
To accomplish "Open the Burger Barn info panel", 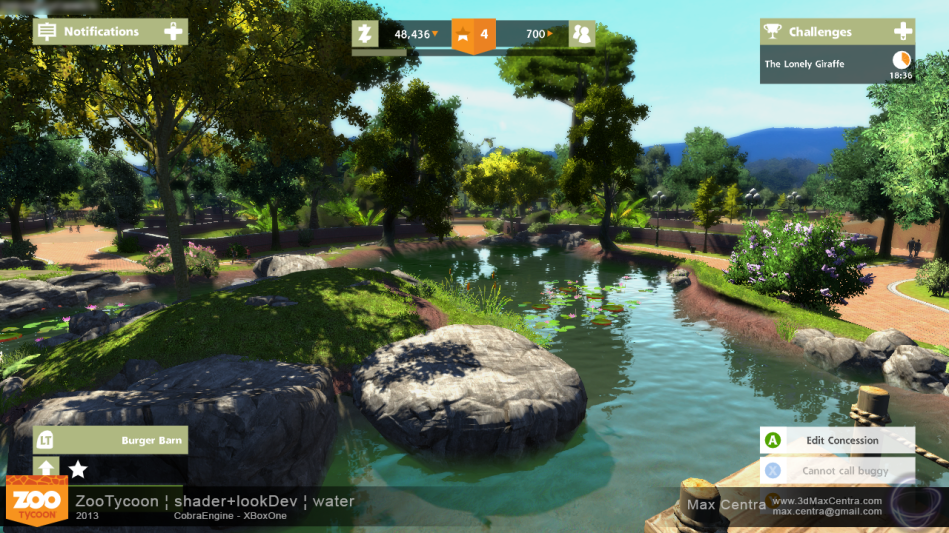I will click(x=151, y=440).
